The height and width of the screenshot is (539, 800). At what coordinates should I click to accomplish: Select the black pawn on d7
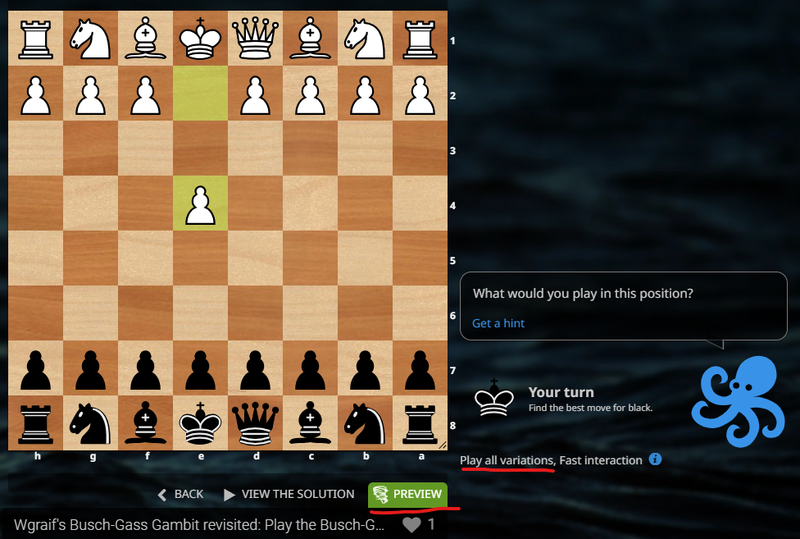click(256, 368)
